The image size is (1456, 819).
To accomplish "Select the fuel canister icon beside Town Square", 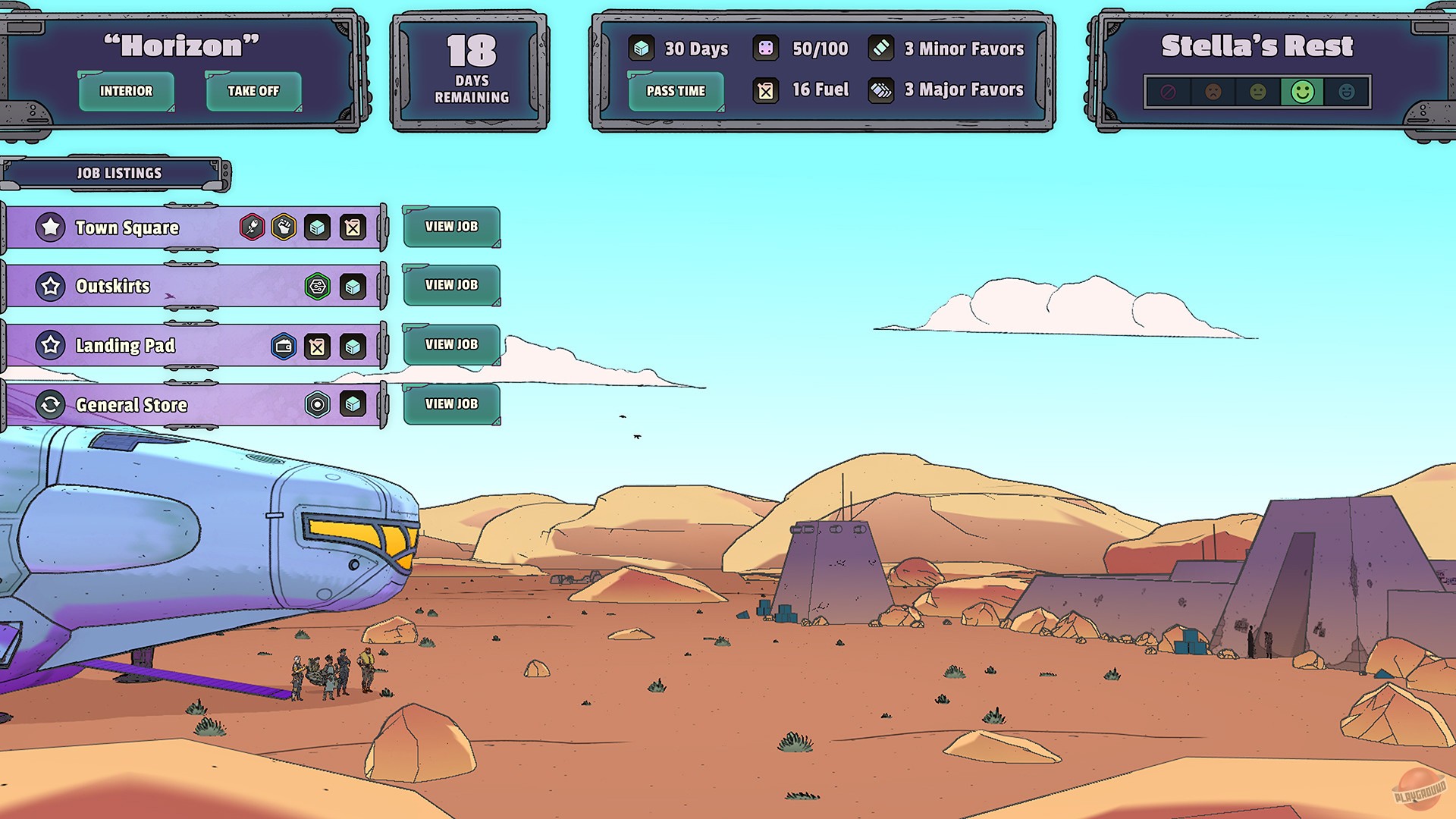I will tap(352, 226).
